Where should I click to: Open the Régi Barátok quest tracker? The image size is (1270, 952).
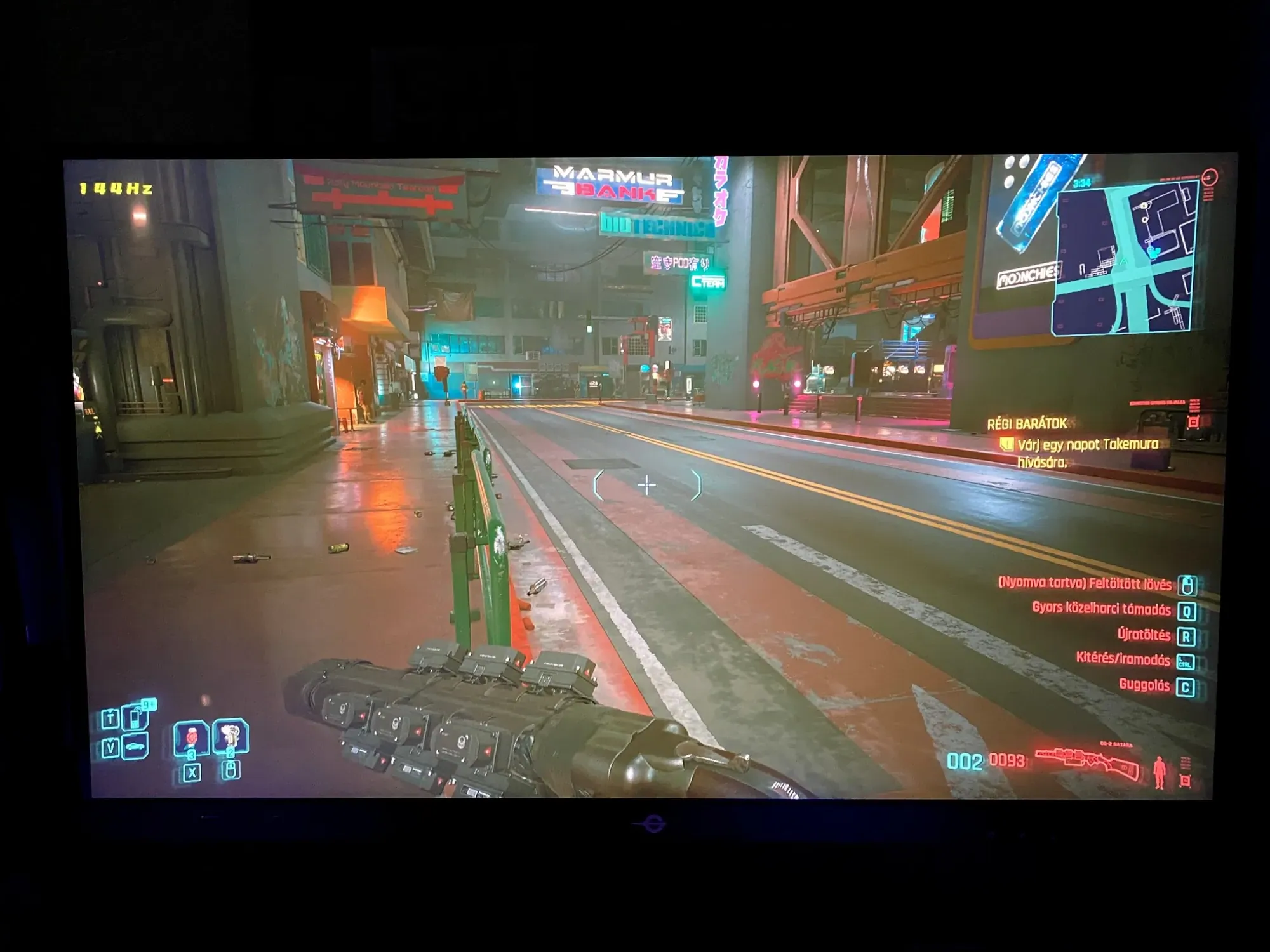click(1027, 424)
